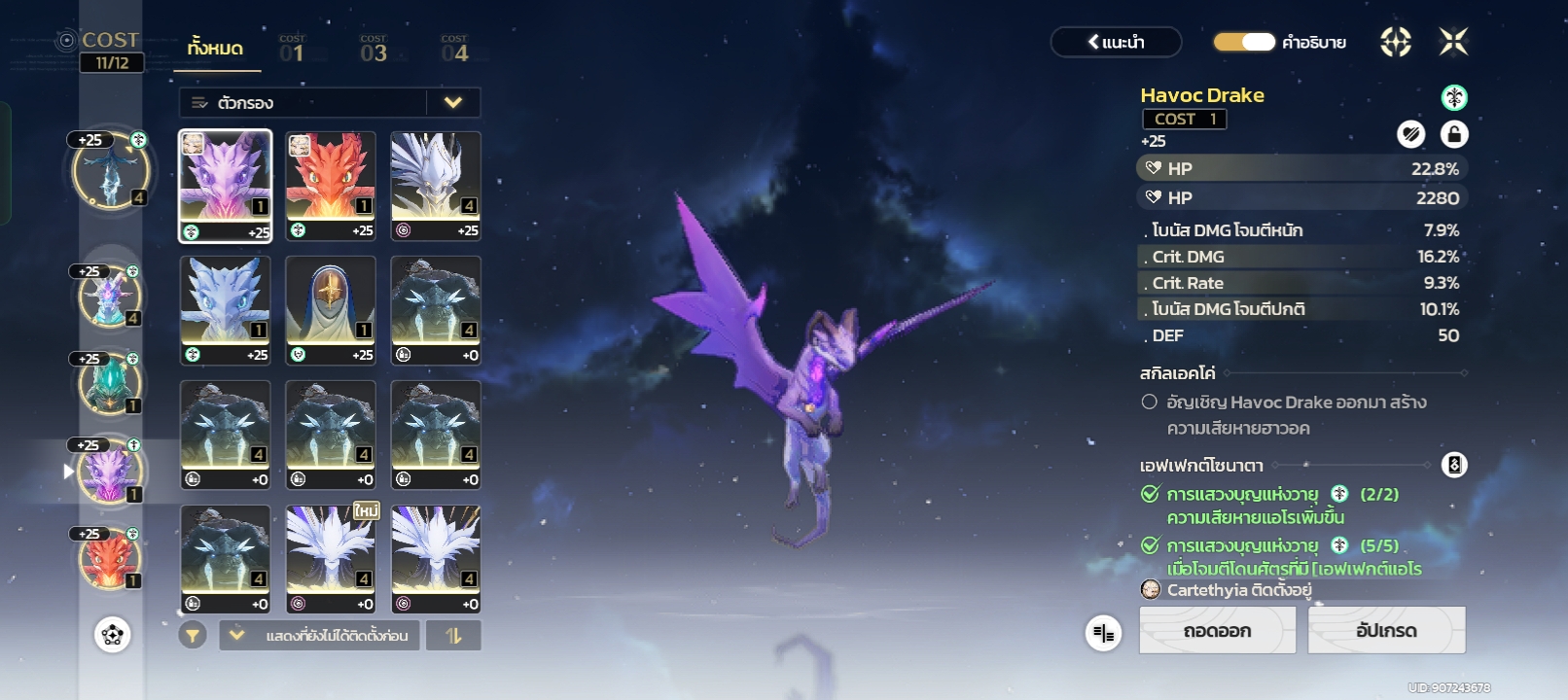
Task: Toggle the lock icon on Havoc Drake
Action: pyautogui.click(x=1453, y=134)
